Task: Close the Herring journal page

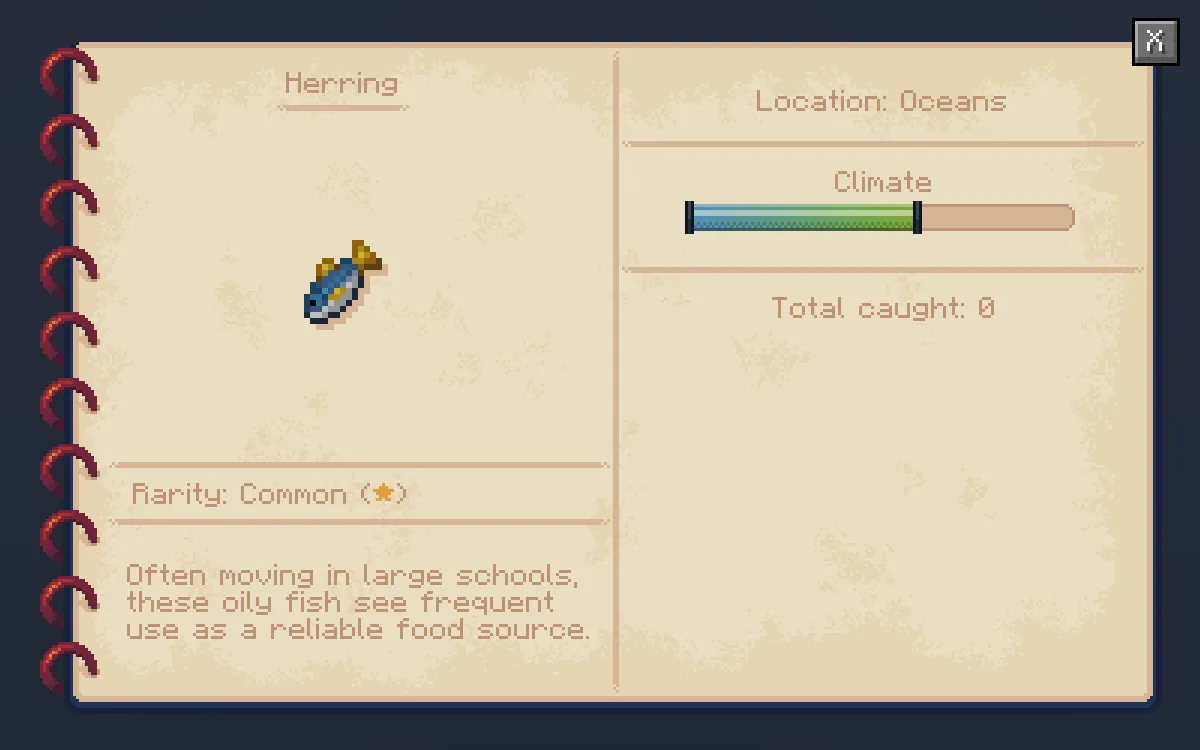Action: pyautogui.click(x=1155, y=42)
